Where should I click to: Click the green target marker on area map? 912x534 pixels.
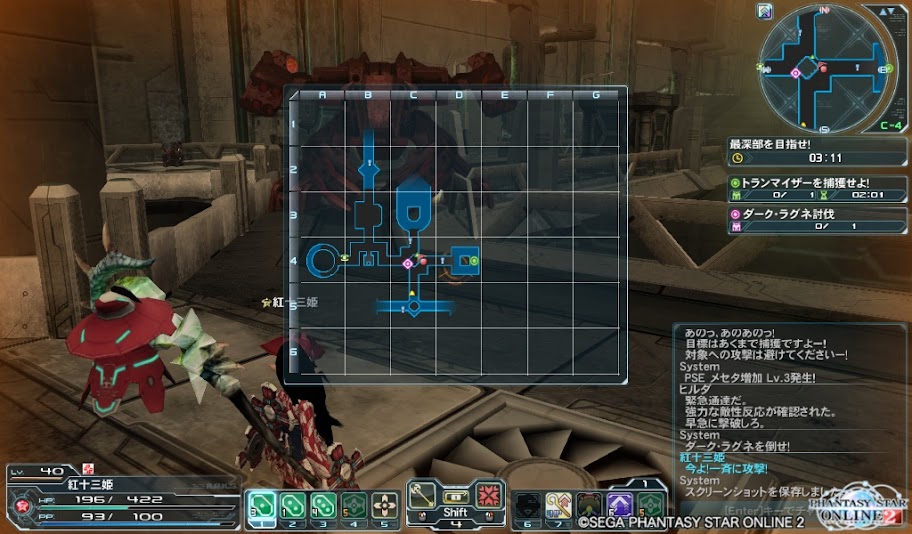(475, 261)
